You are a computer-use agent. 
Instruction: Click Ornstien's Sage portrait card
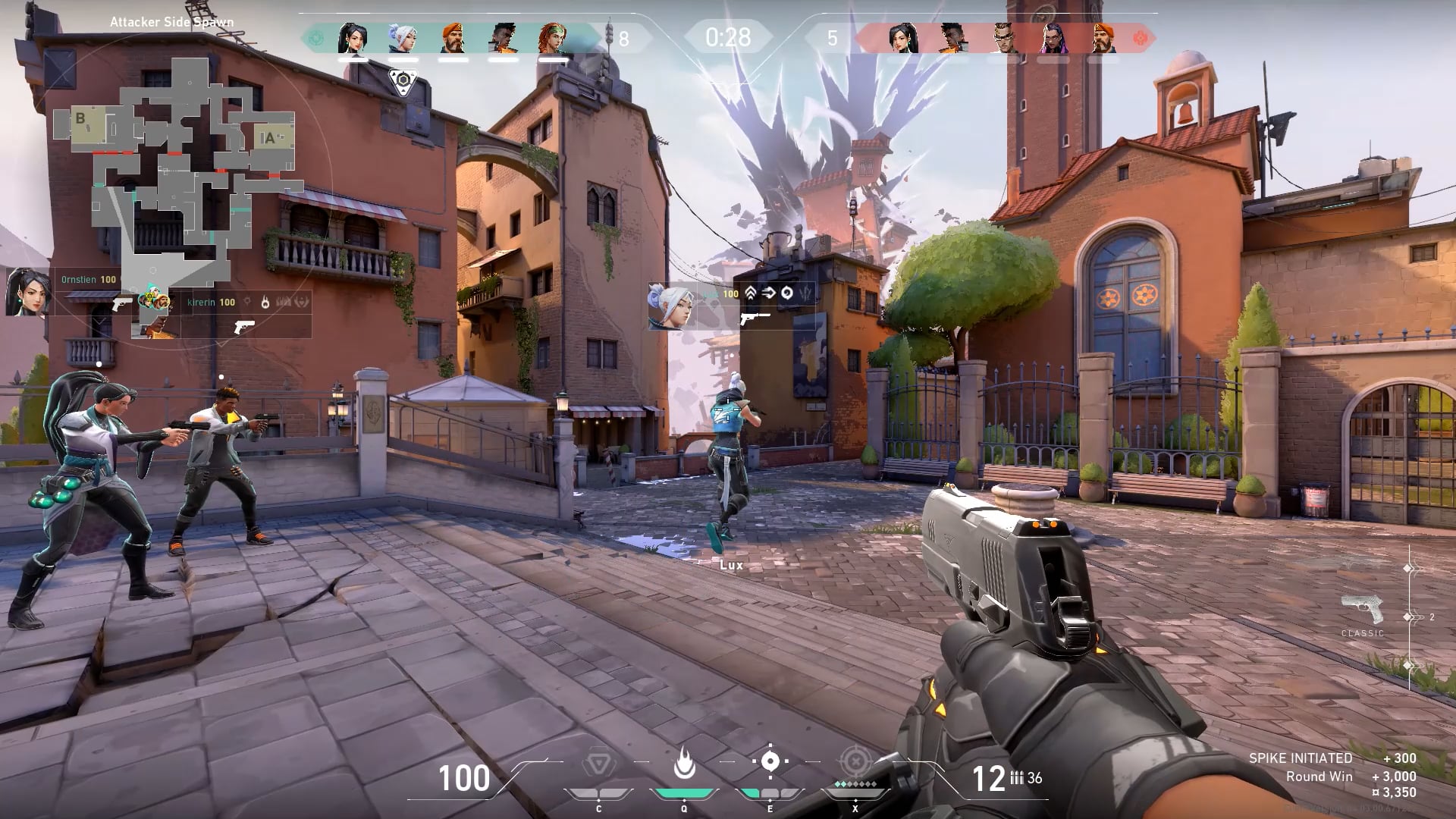pyautogui.click(x=29, y=292)
